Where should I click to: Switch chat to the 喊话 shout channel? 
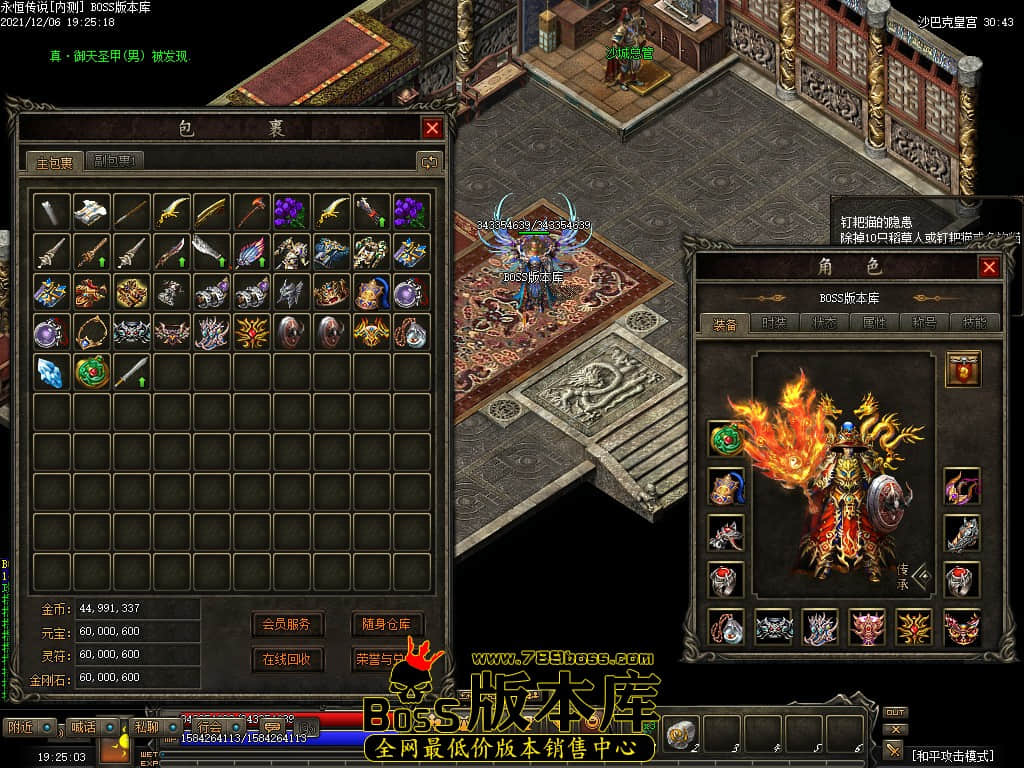pyautogui.click(x=82, y=726)
